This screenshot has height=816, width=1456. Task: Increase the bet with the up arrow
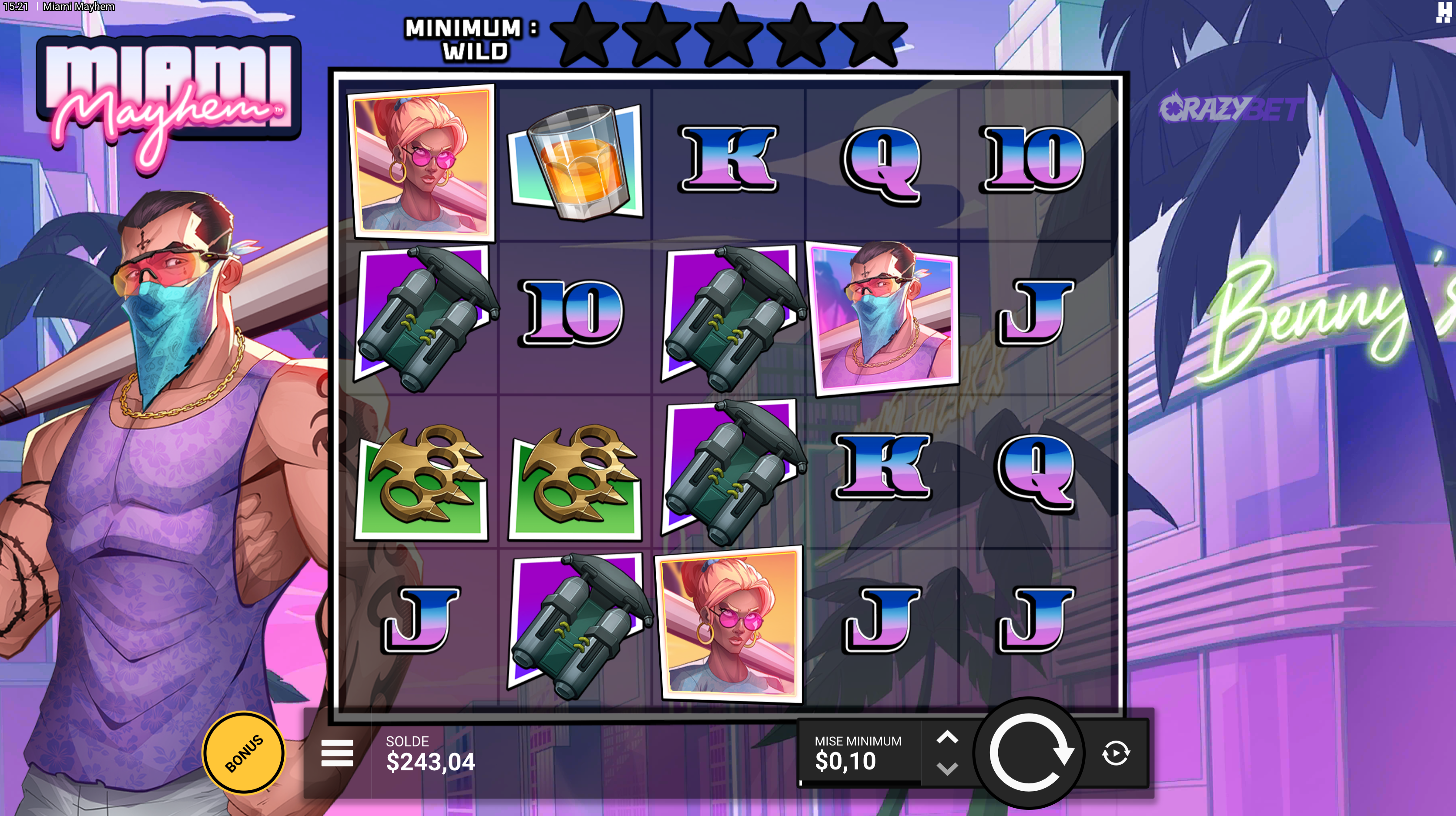pos(947,737)
